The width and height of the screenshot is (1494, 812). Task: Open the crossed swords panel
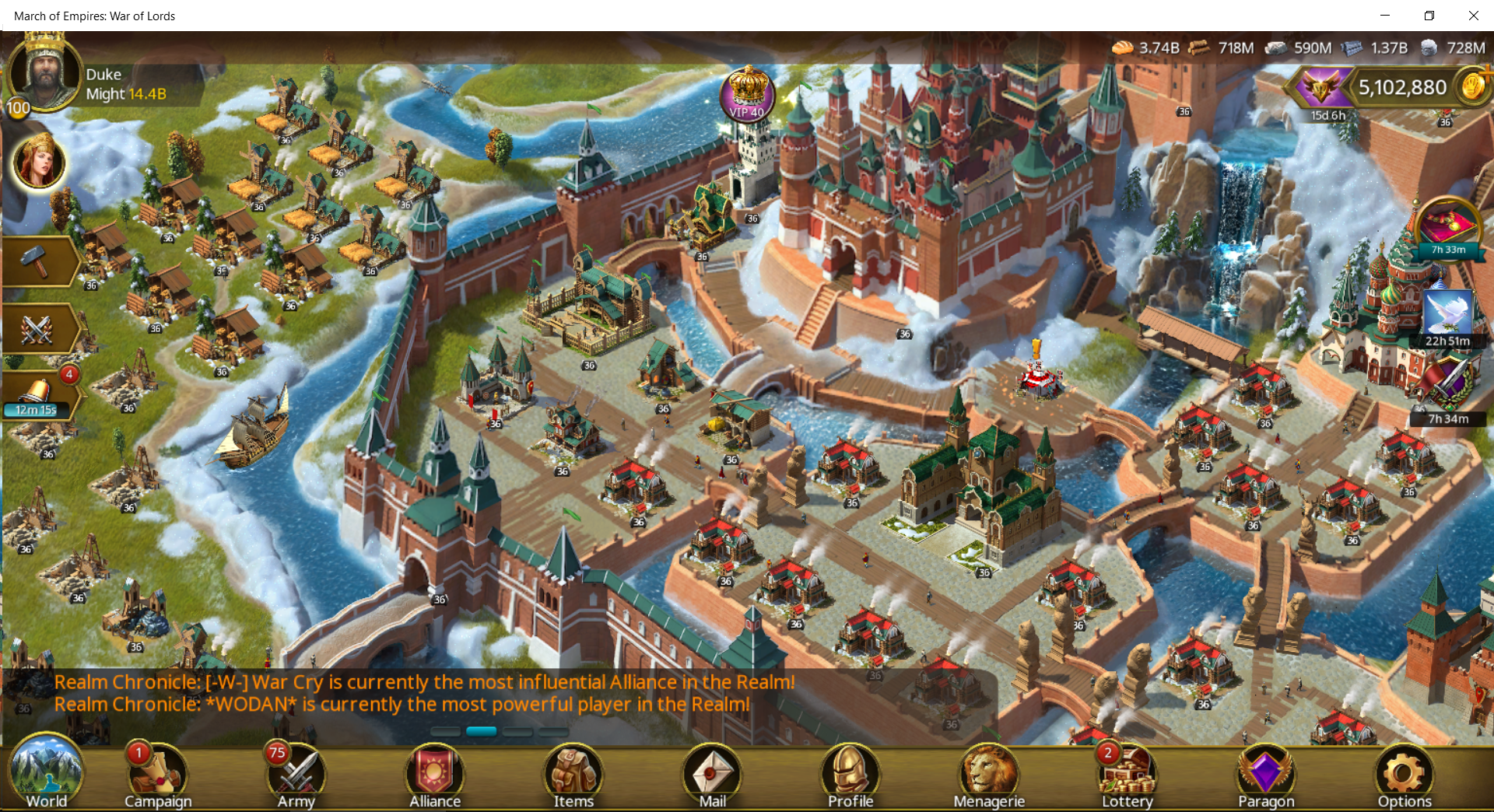click(x=36, y=330)
